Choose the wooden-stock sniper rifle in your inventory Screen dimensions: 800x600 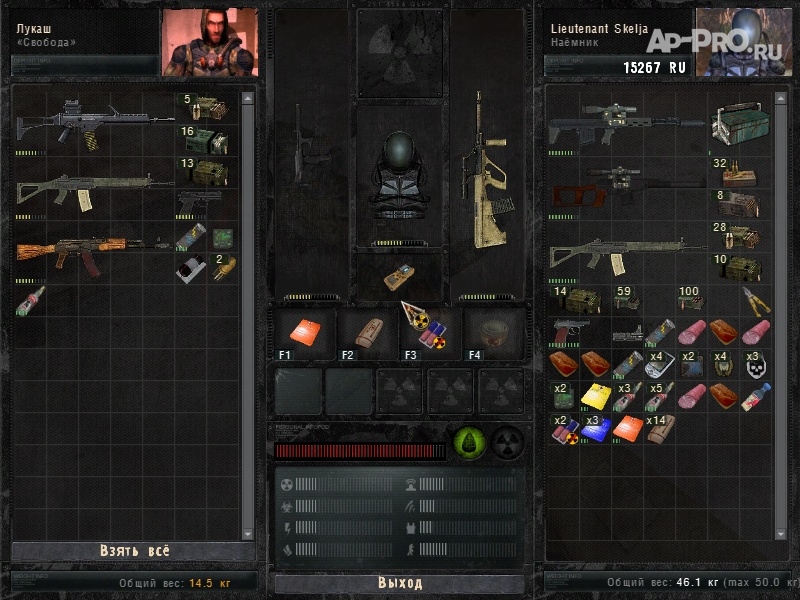point(625,185)
